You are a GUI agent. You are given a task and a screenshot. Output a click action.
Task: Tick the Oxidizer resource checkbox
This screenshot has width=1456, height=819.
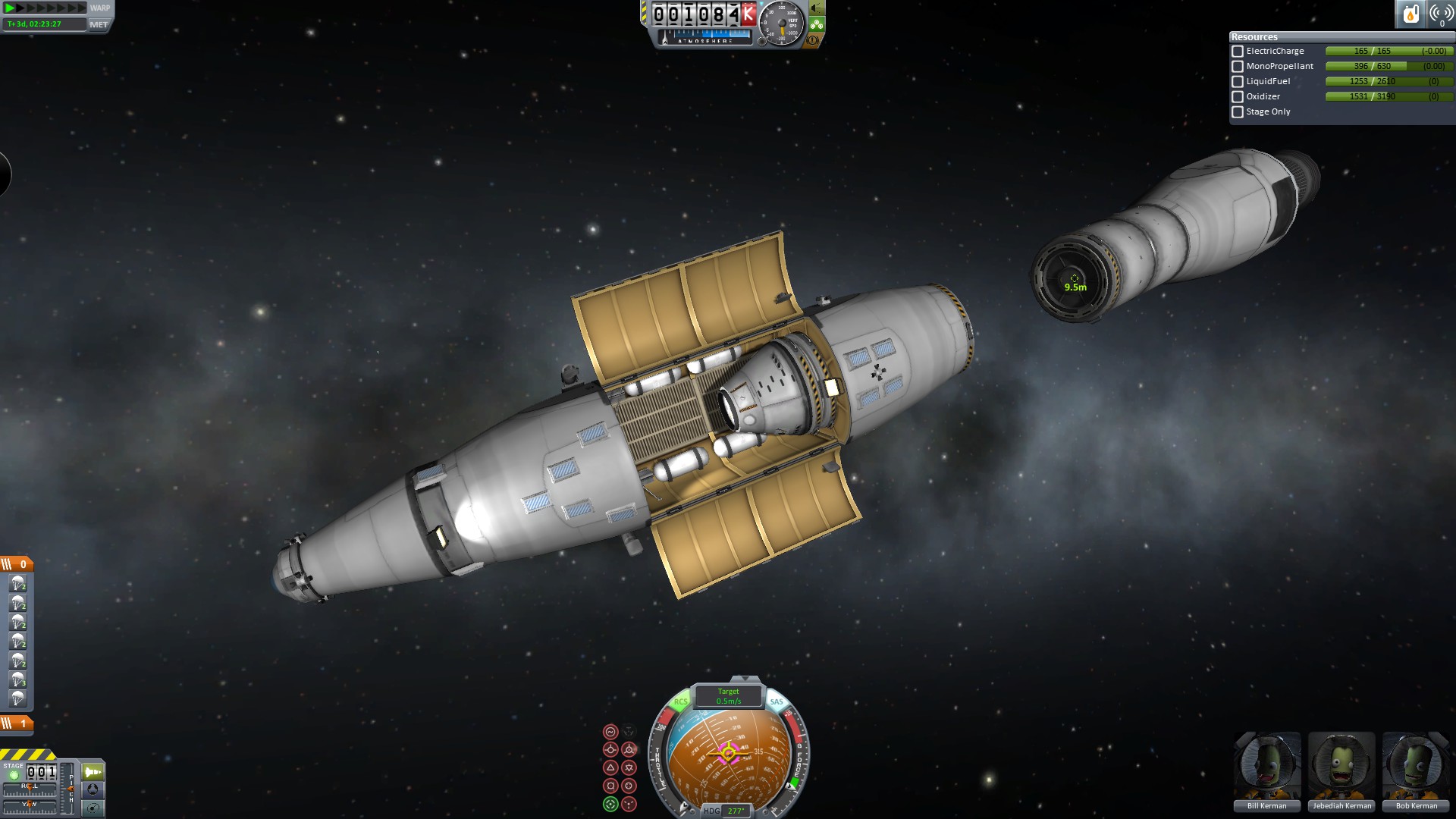click(x=1238, y=97)
